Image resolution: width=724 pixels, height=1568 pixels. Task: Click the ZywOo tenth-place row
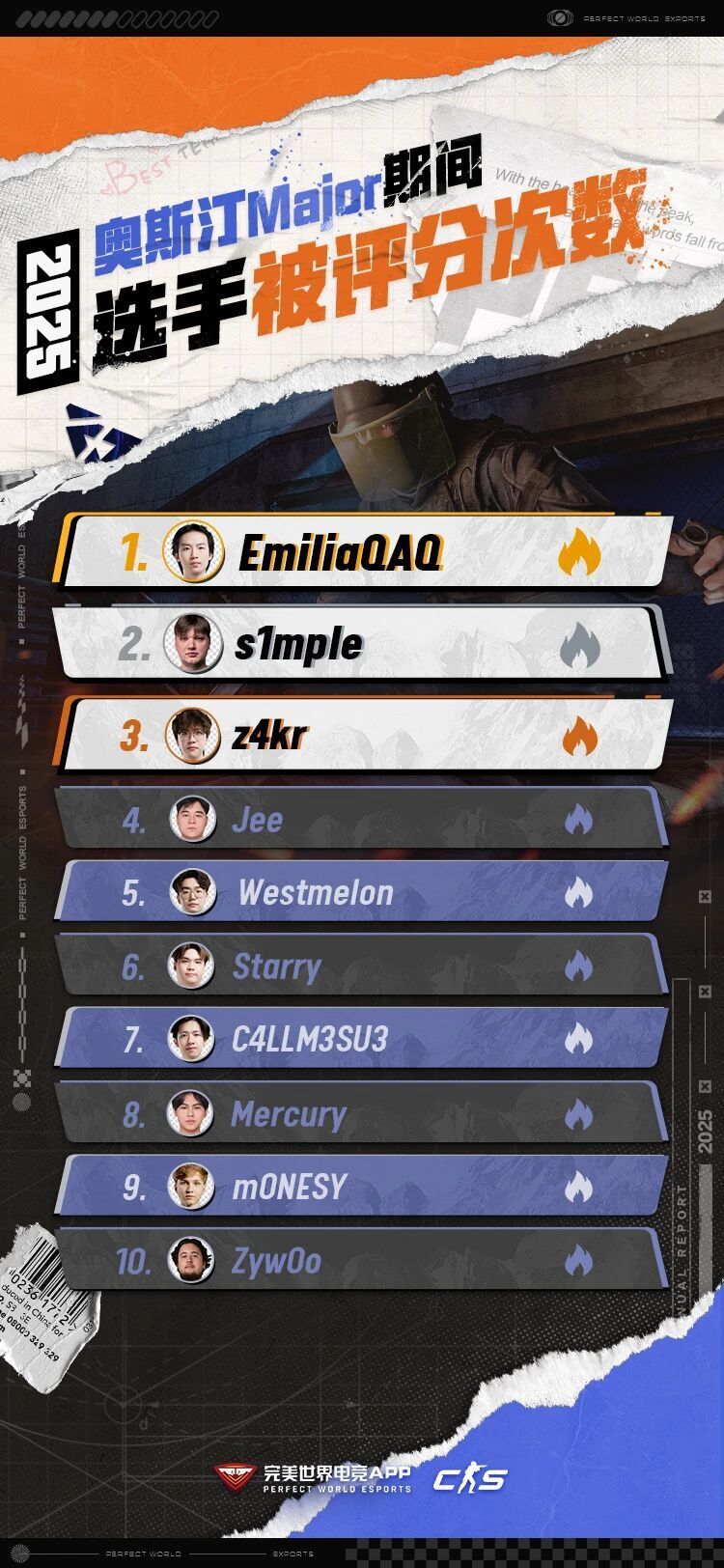click(x=362, y=1260)
